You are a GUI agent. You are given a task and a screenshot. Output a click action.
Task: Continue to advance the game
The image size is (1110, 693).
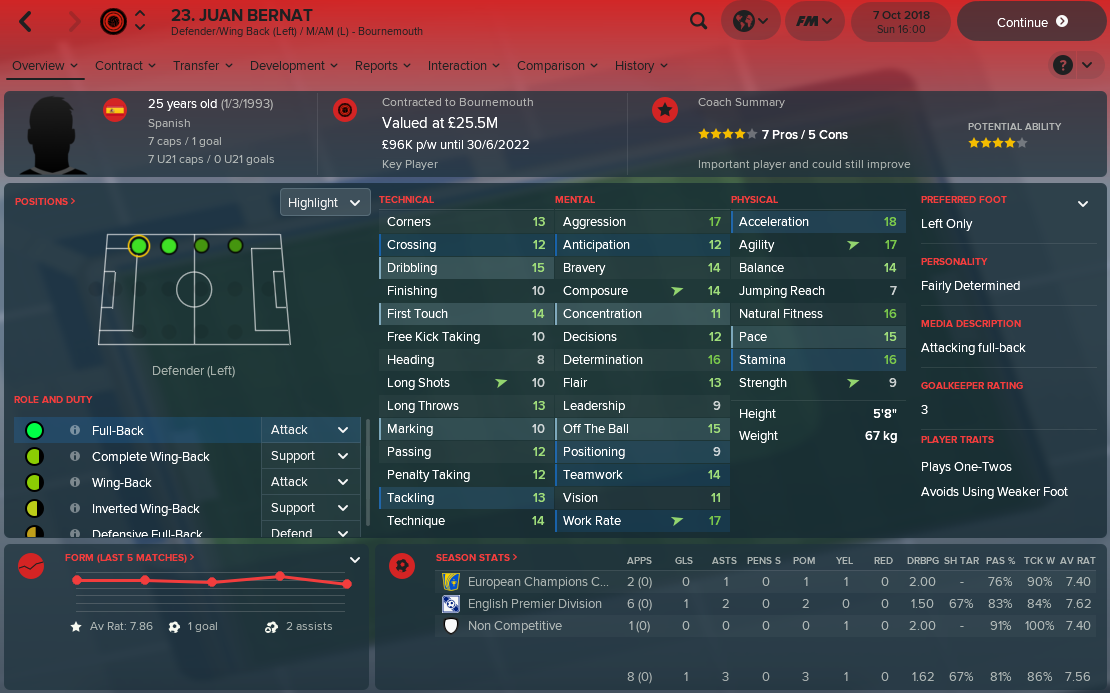[1031, 22]
